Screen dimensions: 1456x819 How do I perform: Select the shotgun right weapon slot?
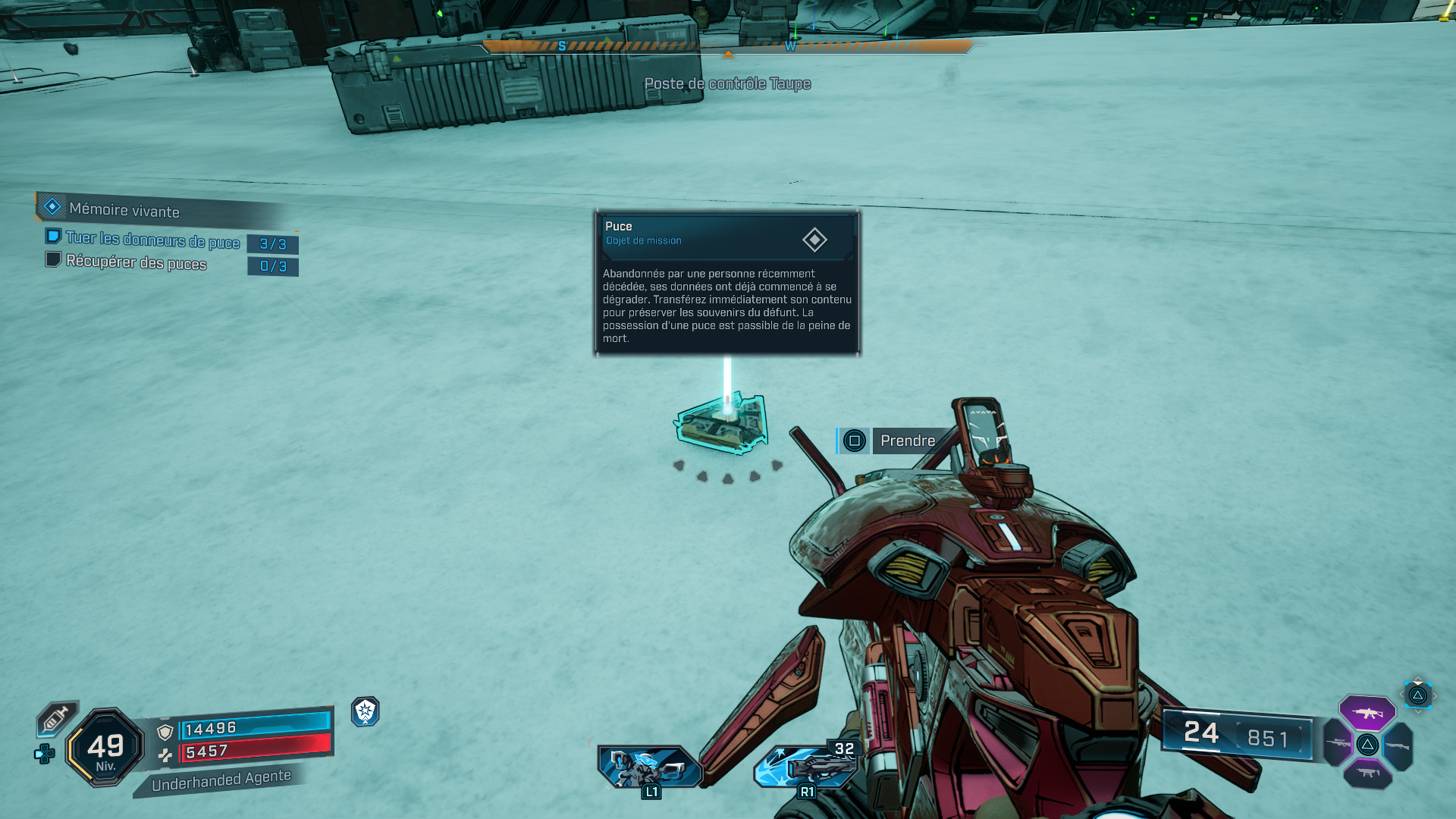click(1398, 745)
